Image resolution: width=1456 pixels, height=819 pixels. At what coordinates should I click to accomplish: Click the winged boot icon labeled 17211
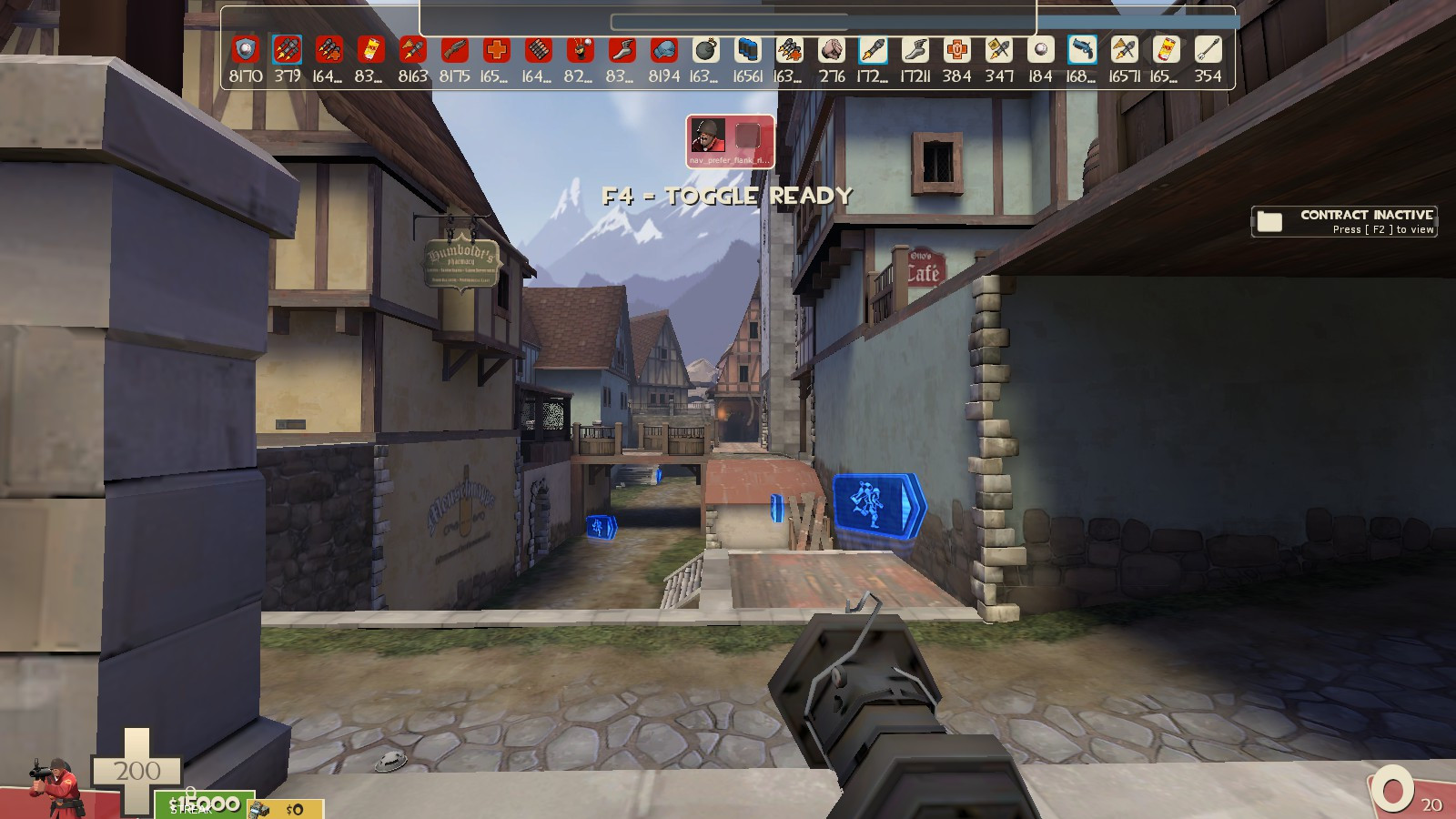click(x=915, y=50)
